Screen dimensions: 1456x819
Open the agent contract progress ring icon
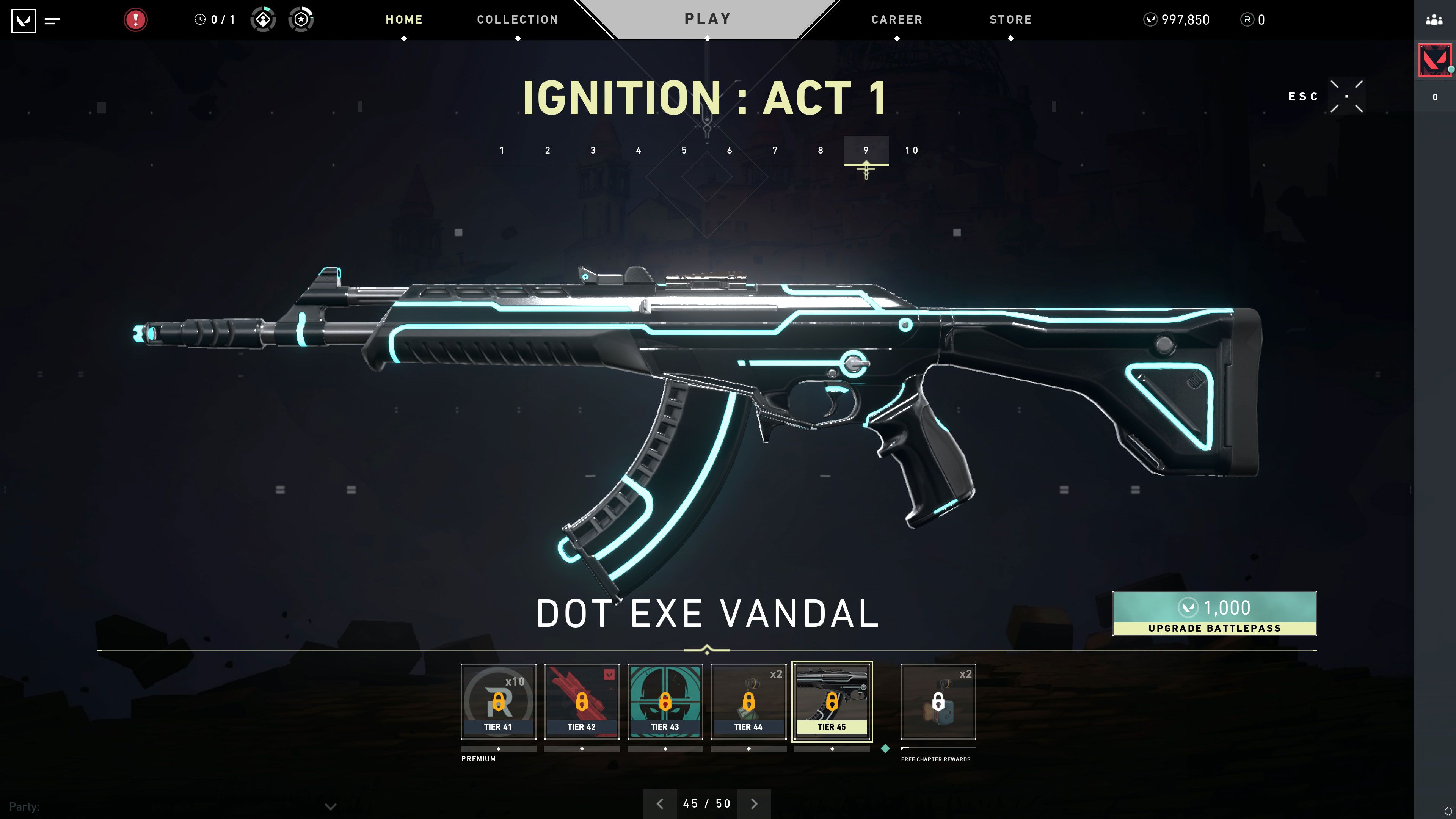tap(263, 19)
